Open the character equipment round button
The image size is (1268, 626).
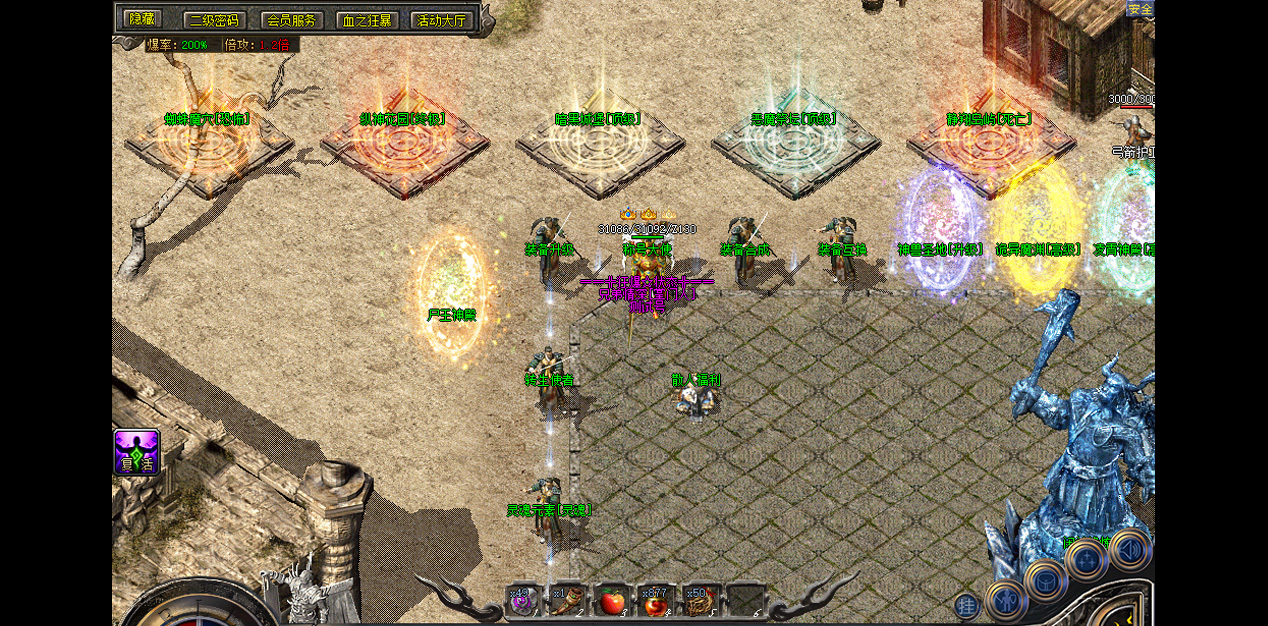[1005, 600]
